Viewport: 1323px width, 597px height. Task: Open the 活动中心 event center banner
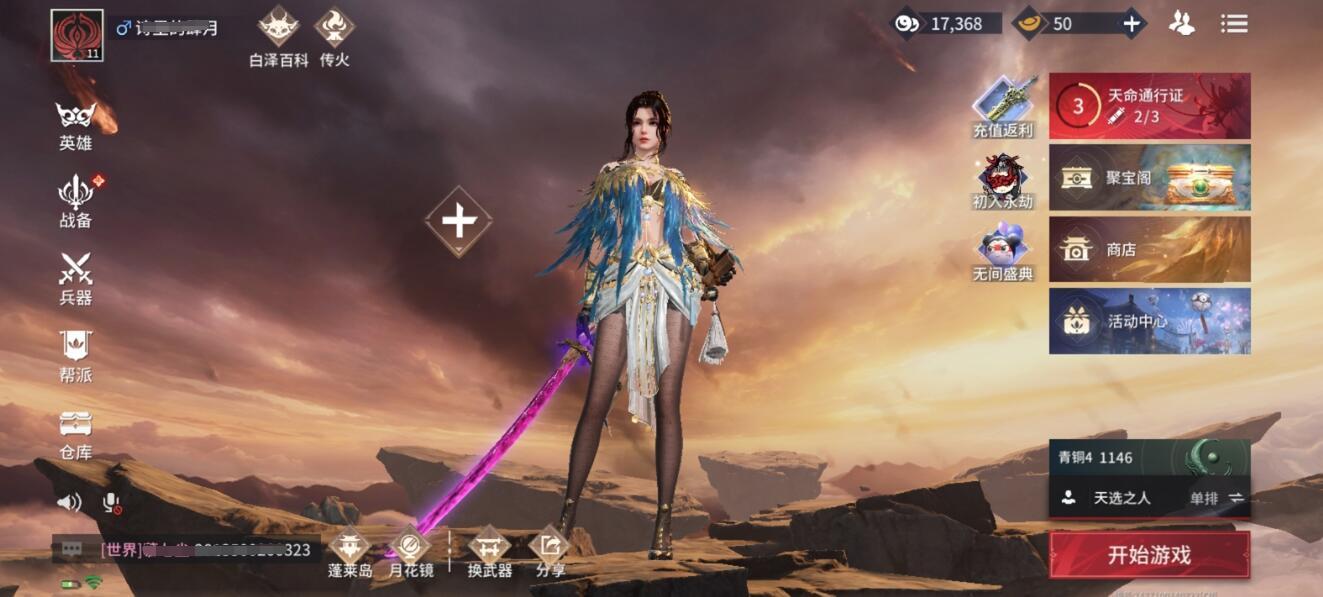pos(1149,321)
